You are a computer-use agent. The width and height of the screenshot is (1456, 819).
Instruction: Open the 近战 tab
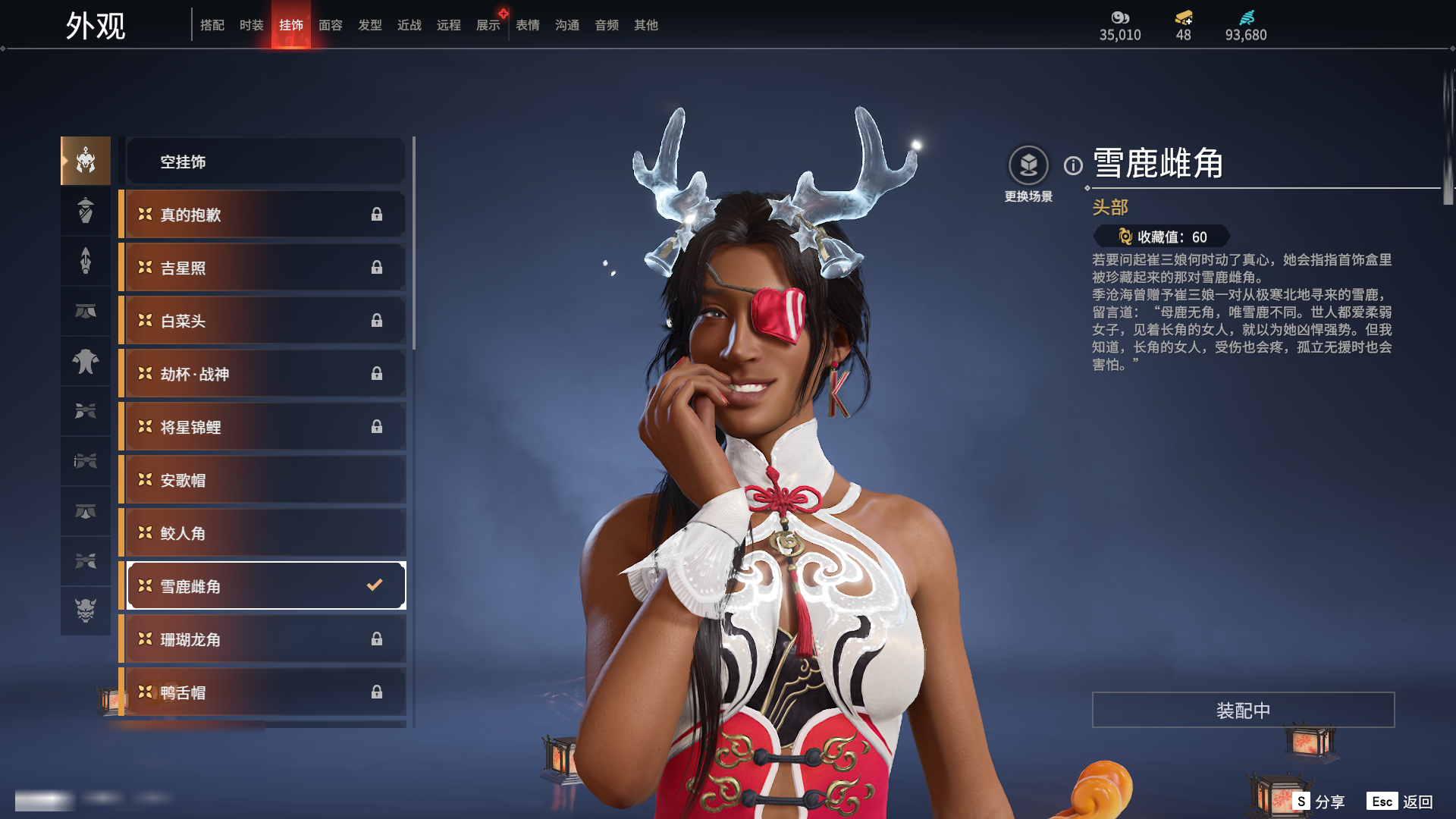point(409,25)
